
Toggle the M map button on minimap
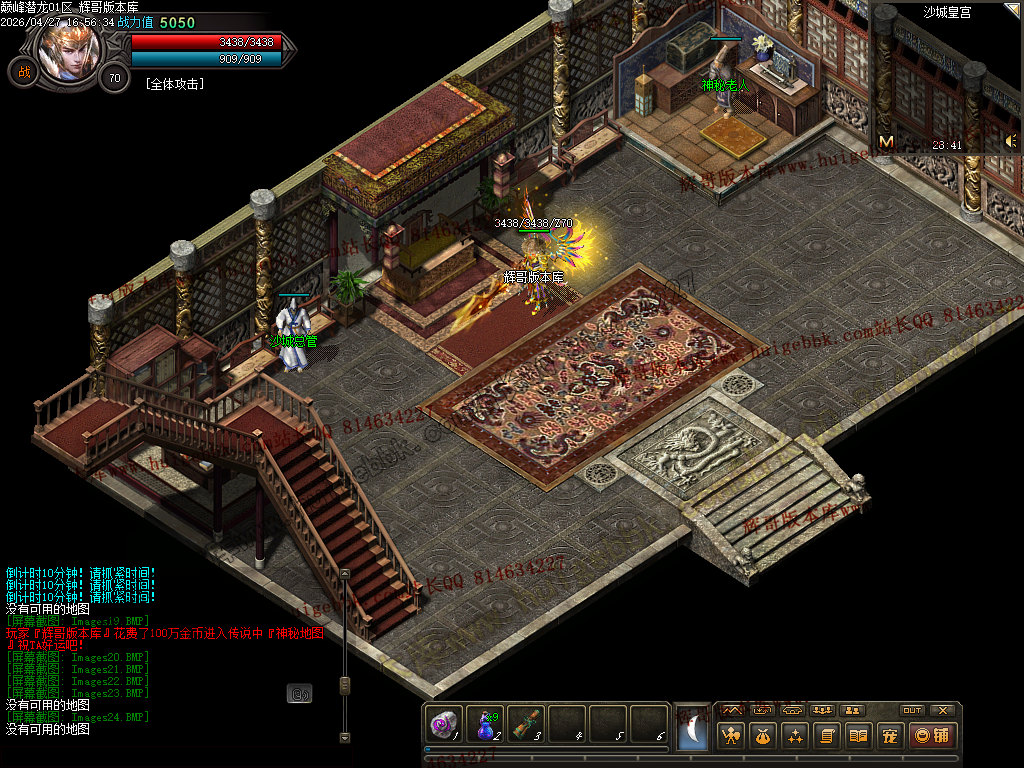click(x=886, y=142)
